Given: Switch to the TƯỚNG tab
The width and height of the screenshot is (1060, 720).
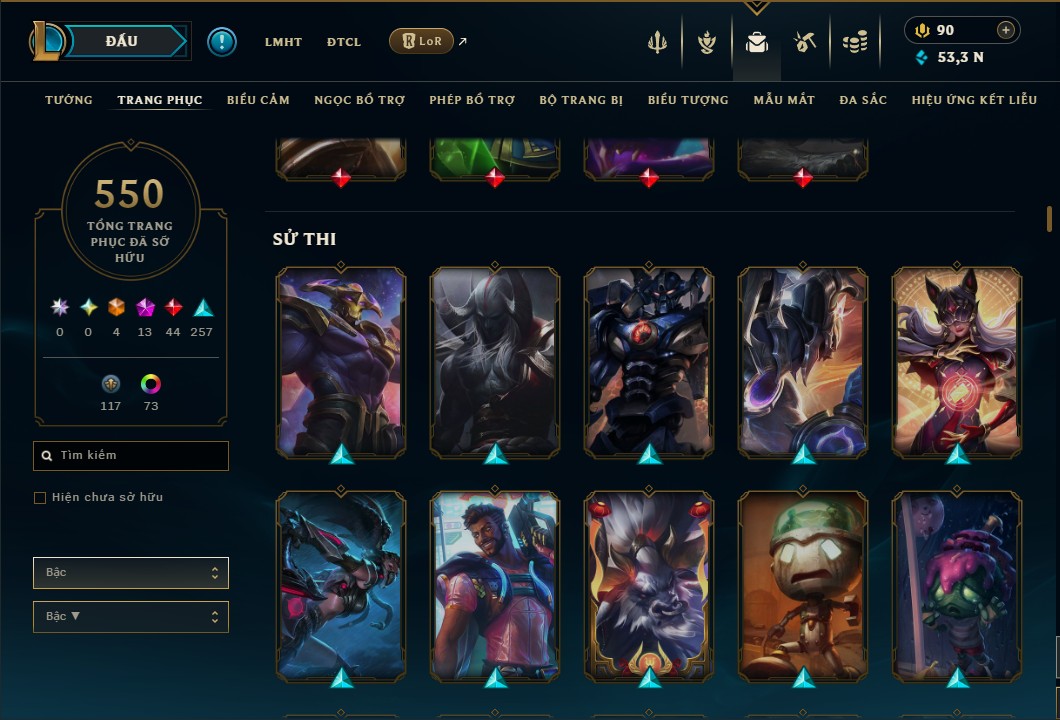Looking at the screenshot, I should [69, 100].
